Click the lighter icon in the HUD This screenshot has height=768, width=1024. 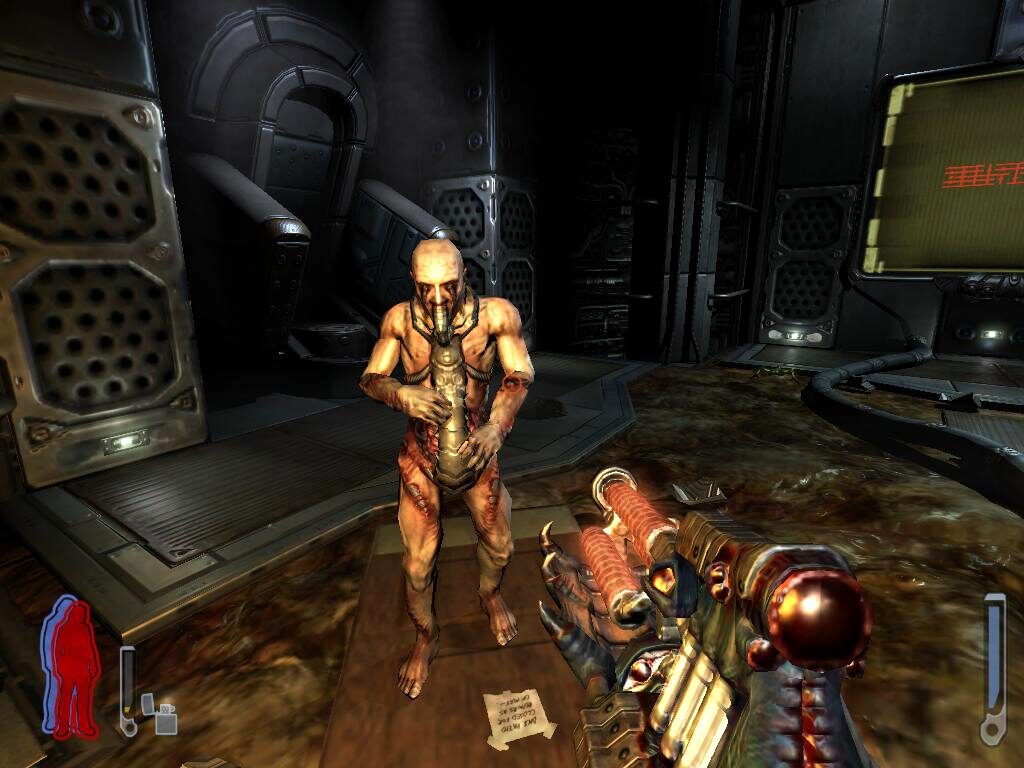159,713
